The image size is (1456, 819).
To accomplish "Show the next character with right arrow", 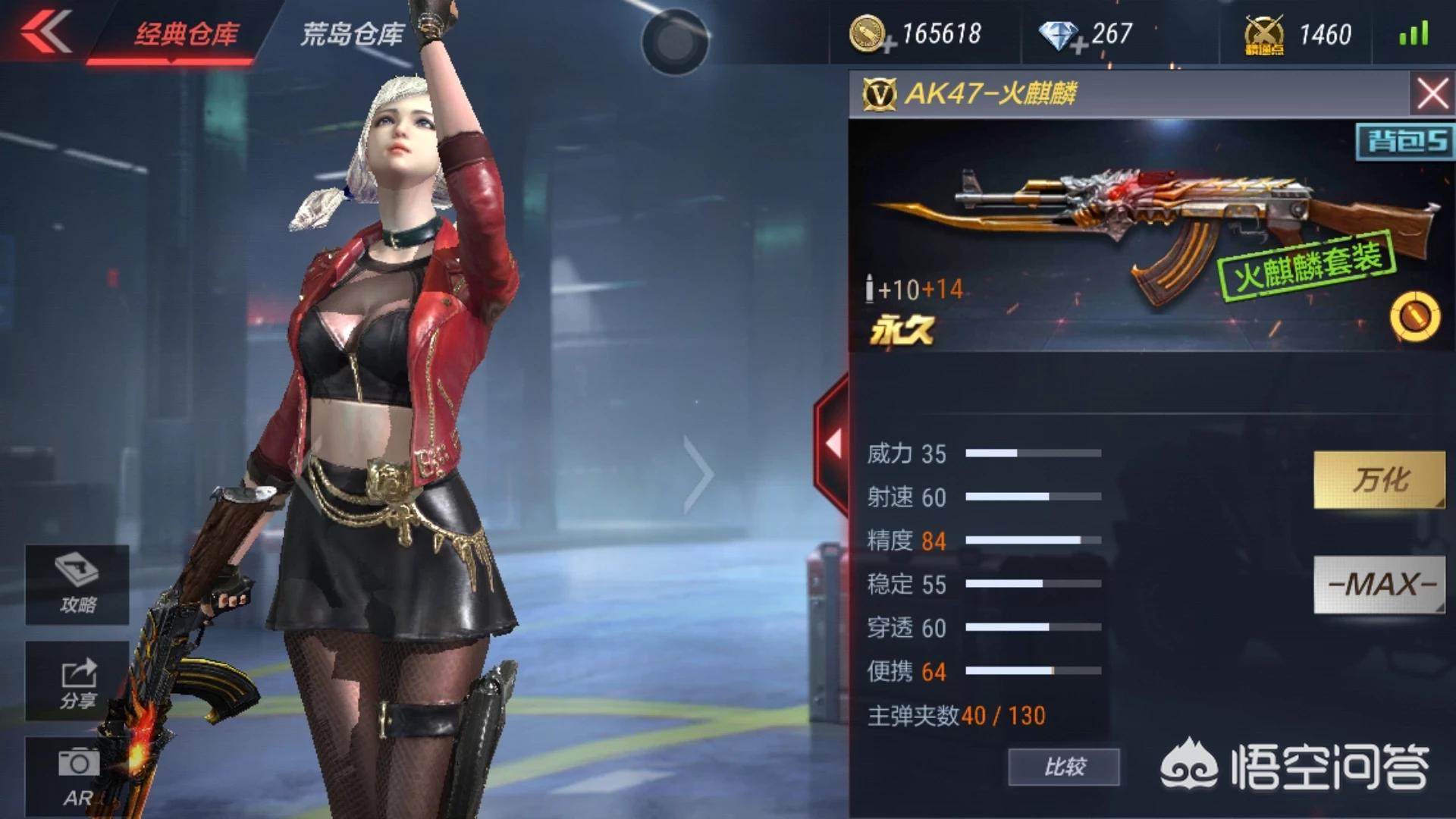I will 698,475.
